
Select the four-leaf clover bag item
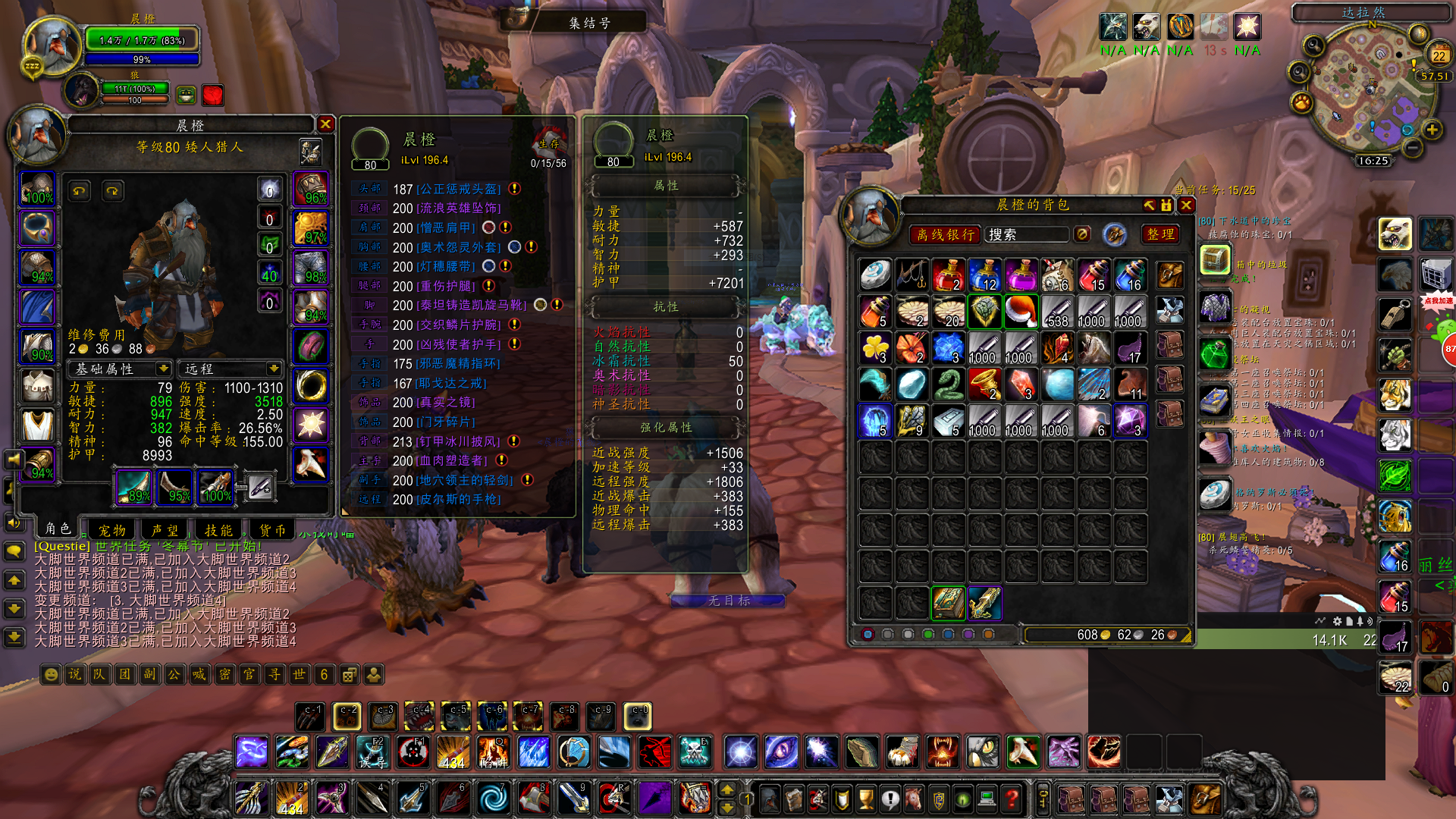point(875,348)
